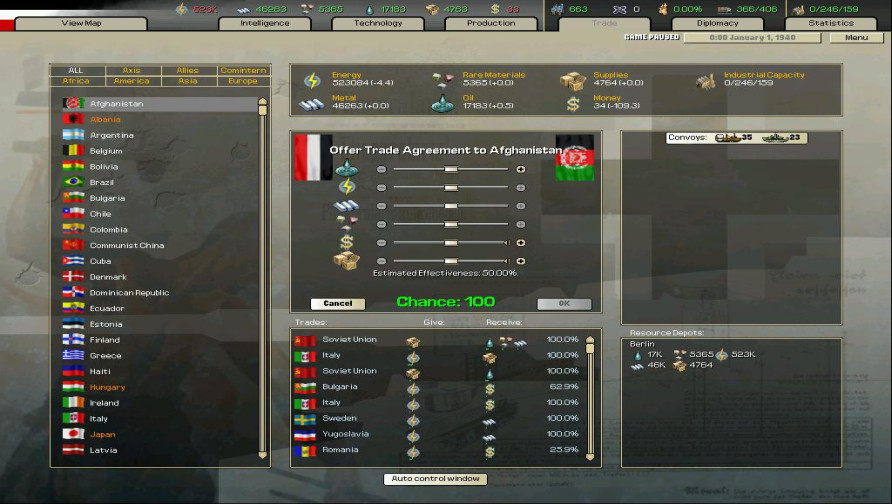
Task: Open the Technology tab
Action: [x=378, y=23]
